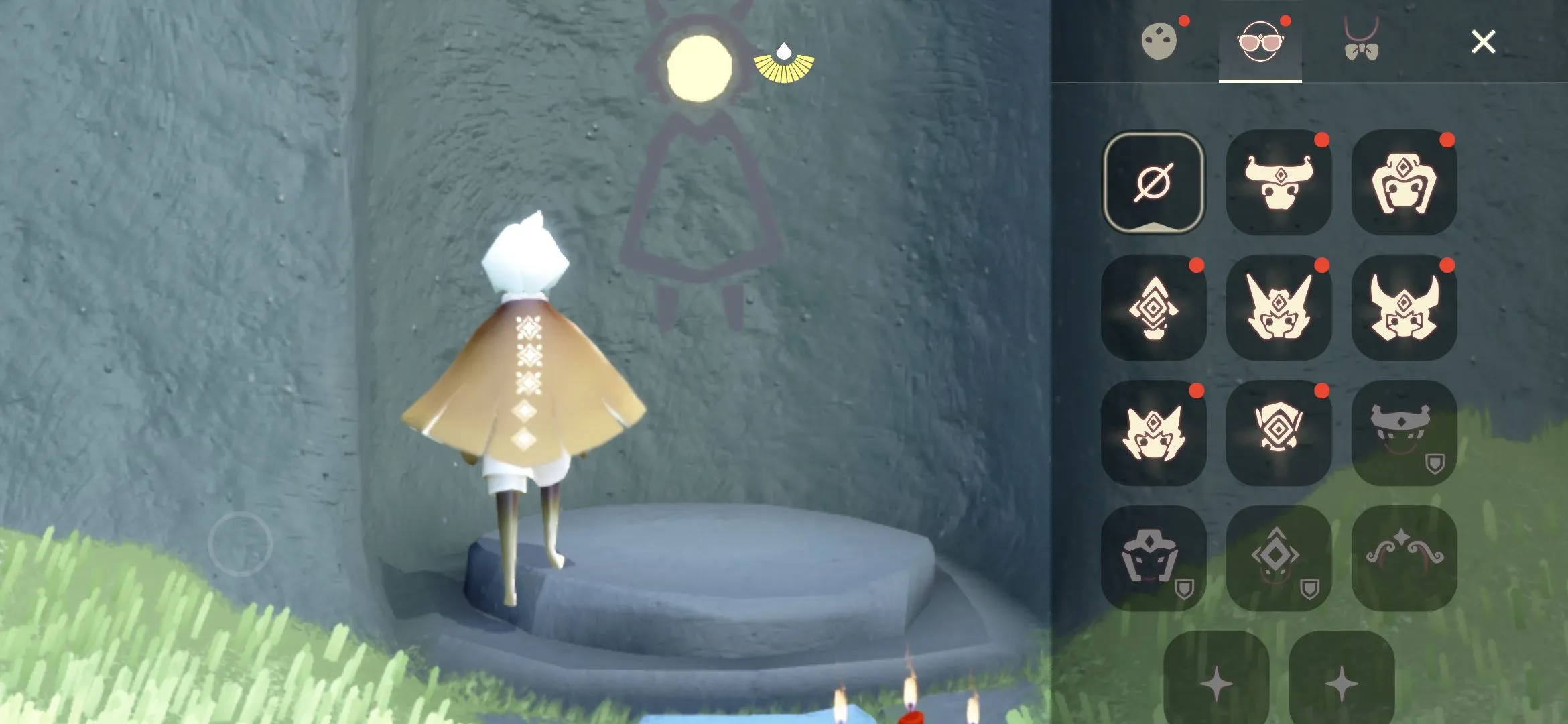Choose the diamond-pattern face ornament
The image size is (1568, 724).
pos(1154,308)
